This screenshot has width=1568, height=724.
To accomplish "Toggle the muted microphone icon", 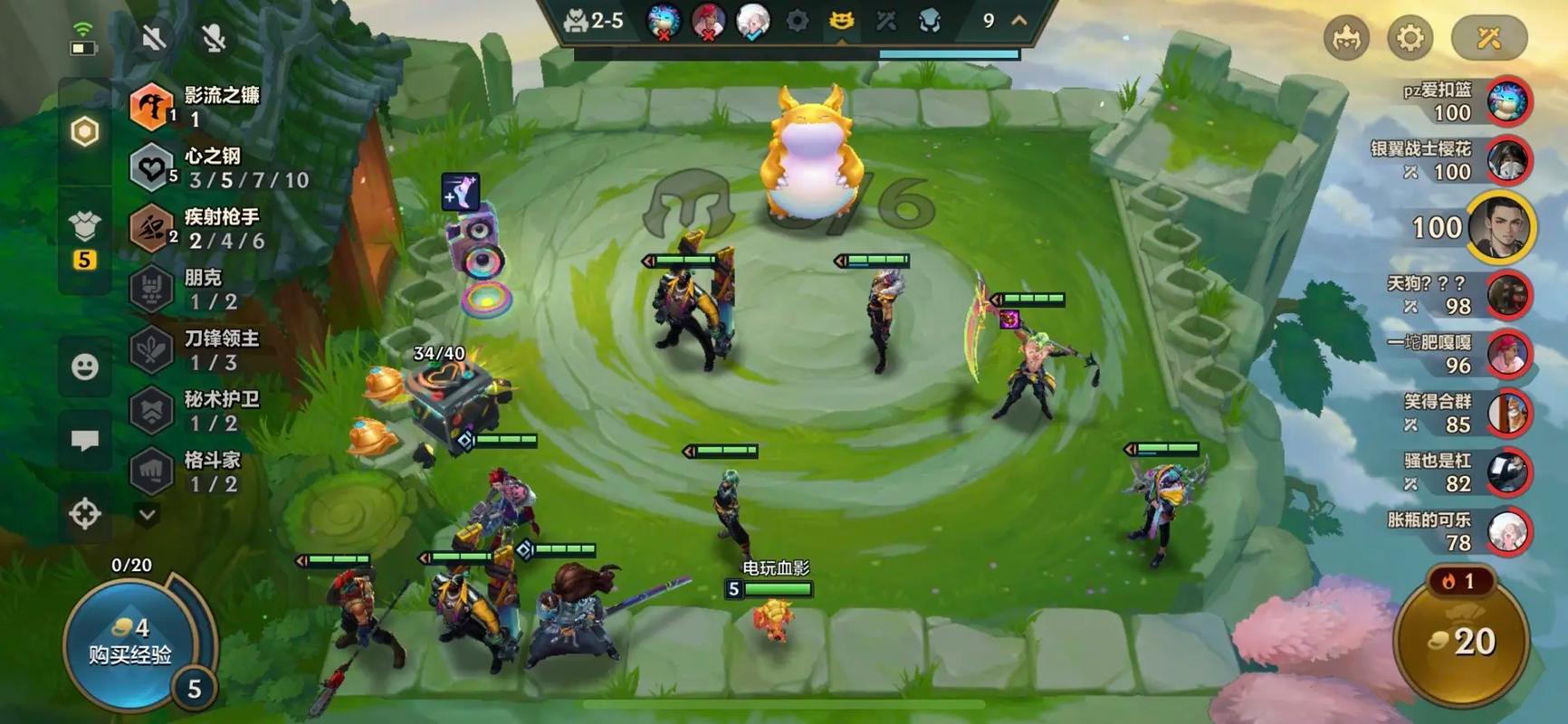I will point(214,38).
